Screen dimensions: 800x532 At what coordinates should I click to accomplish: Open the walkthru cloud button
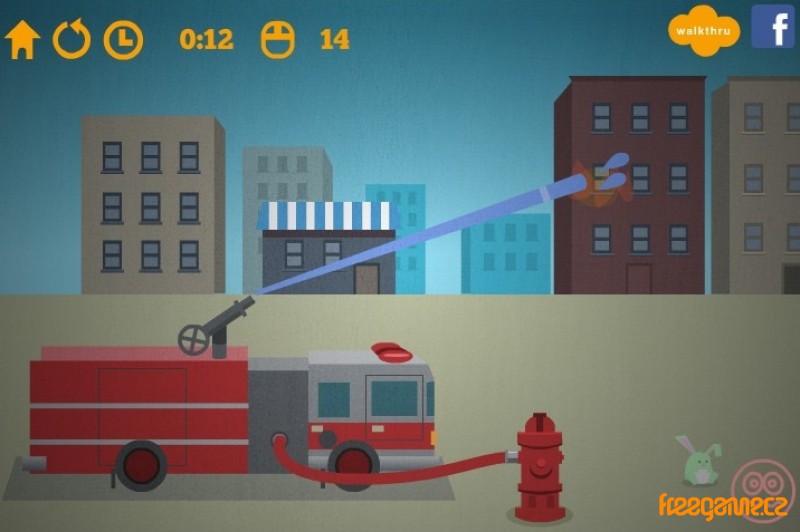point(704,30)
